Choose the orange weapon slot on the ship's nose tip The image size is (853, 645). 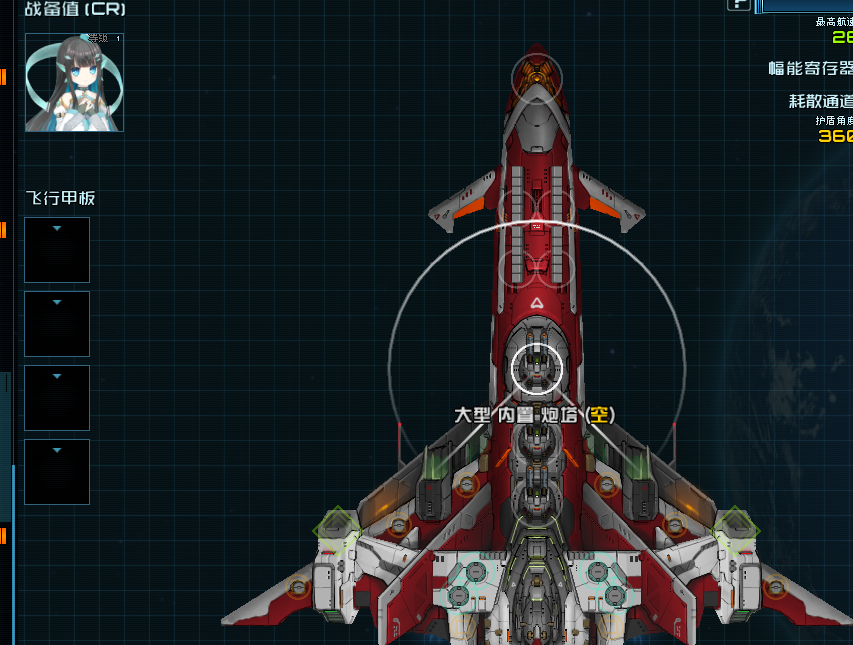(x=537, y=73)
